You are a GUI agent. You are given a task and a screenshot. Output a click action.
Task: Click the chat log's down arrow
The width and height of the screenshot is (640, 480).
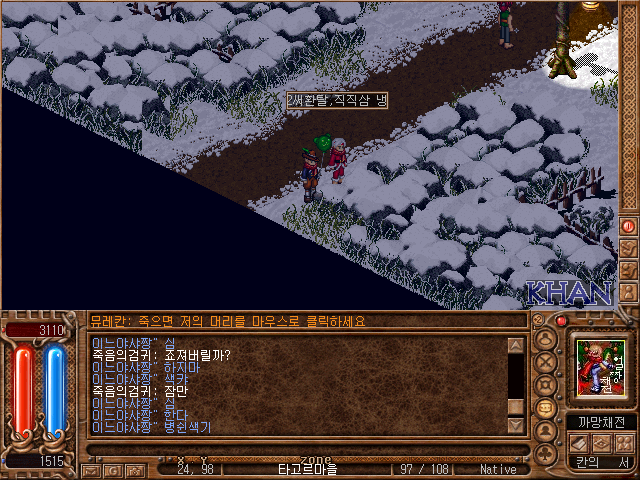pos(516,425)
